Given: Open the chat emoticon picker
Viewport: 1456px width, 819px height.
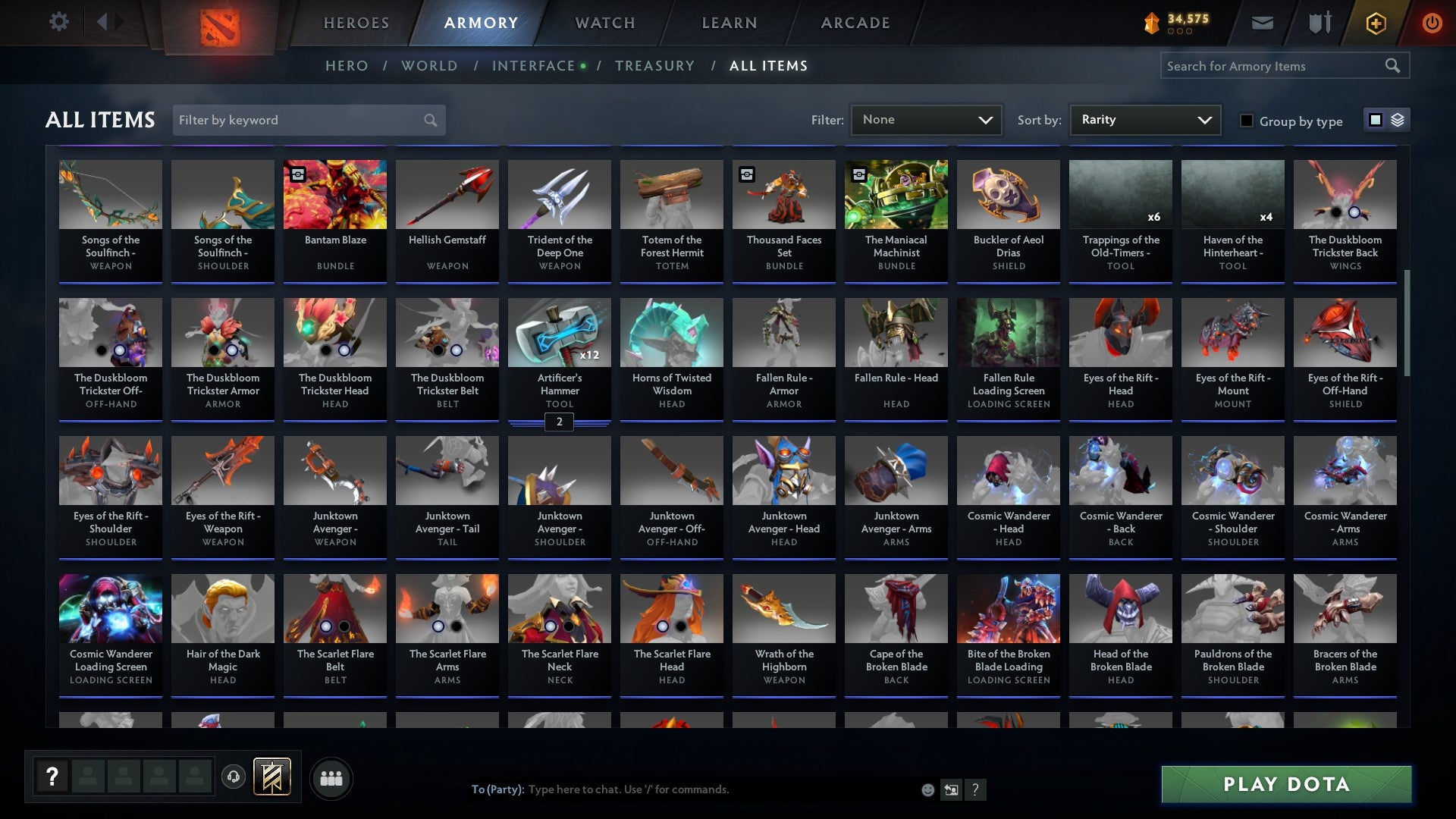Looking at the screenshot, I should tap(927, 789).
